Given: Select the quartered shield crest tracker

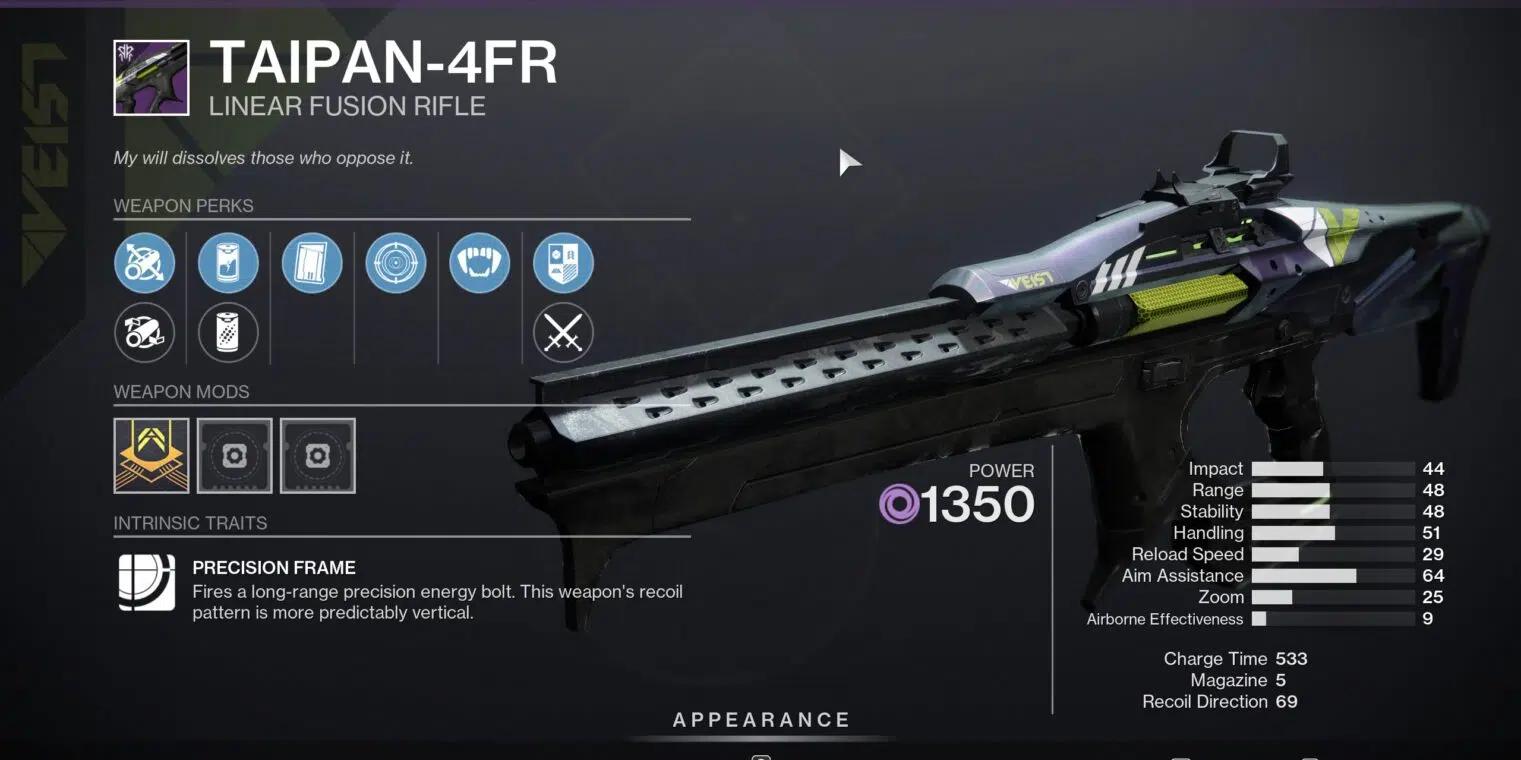Looking at the screenshot, I should (x=564, y=264).
